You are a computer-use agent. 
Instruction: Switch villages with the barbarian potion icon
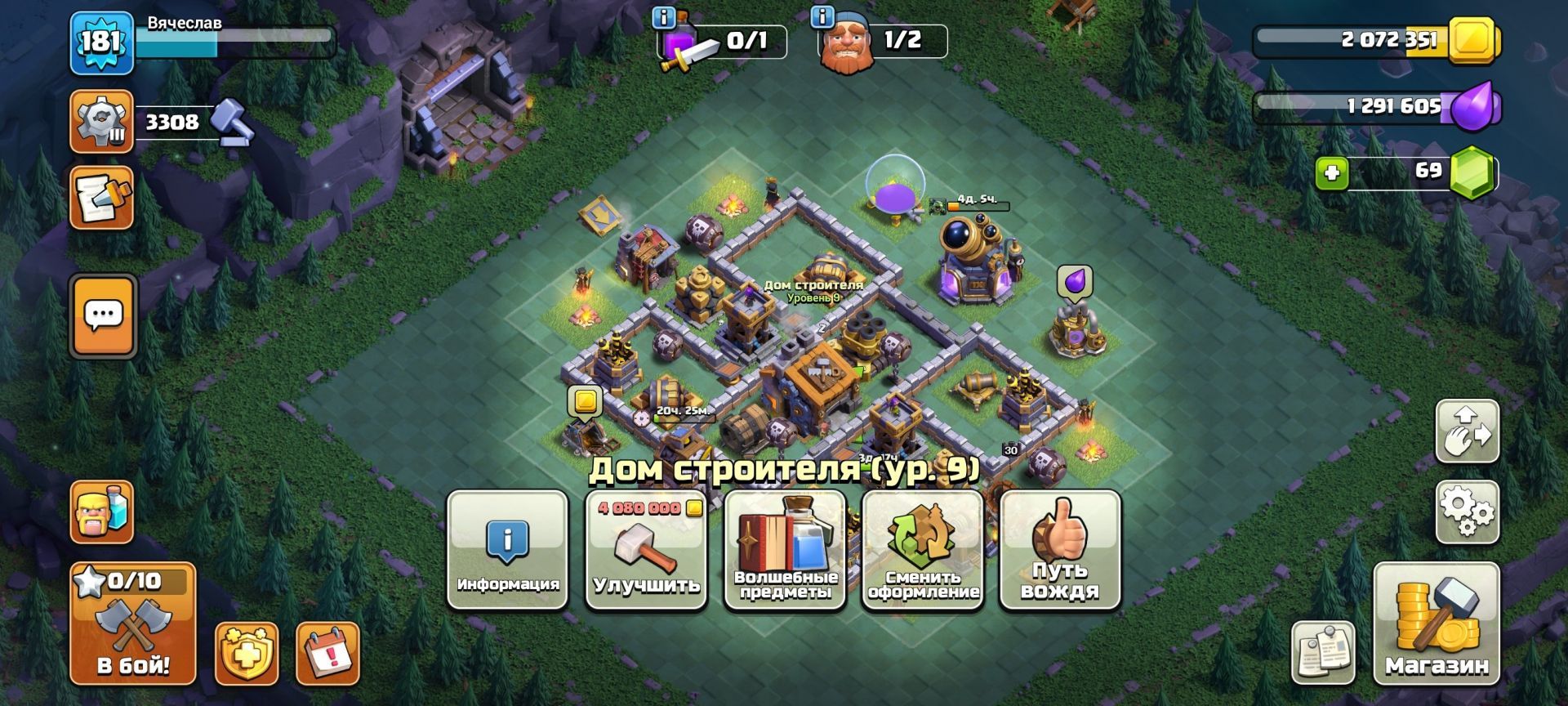pyautogui.click(x=102, y=512)
